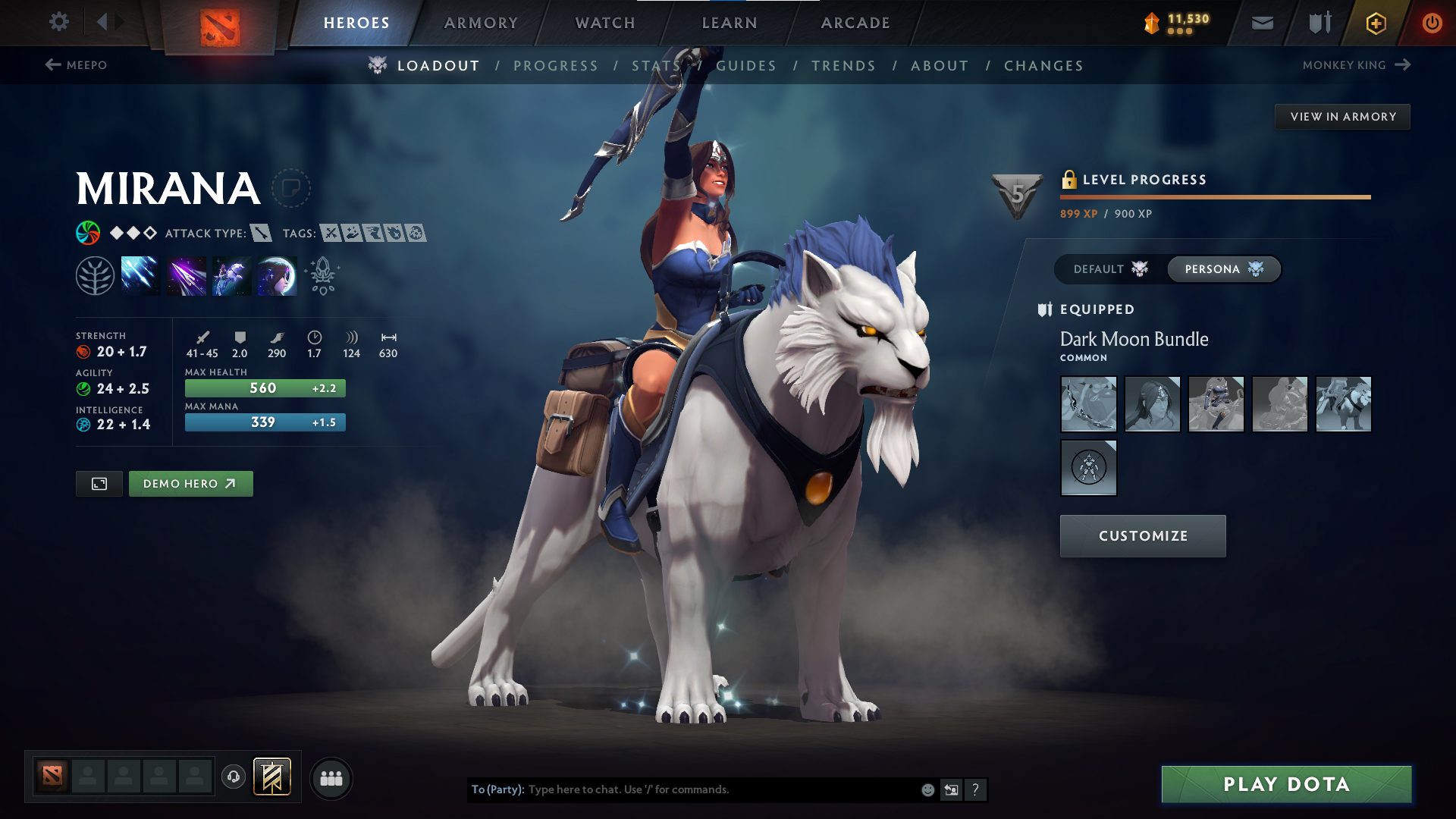Switch the loadout to Default style
Screen dimensions: 1456x819
[x=1107, y=268]
